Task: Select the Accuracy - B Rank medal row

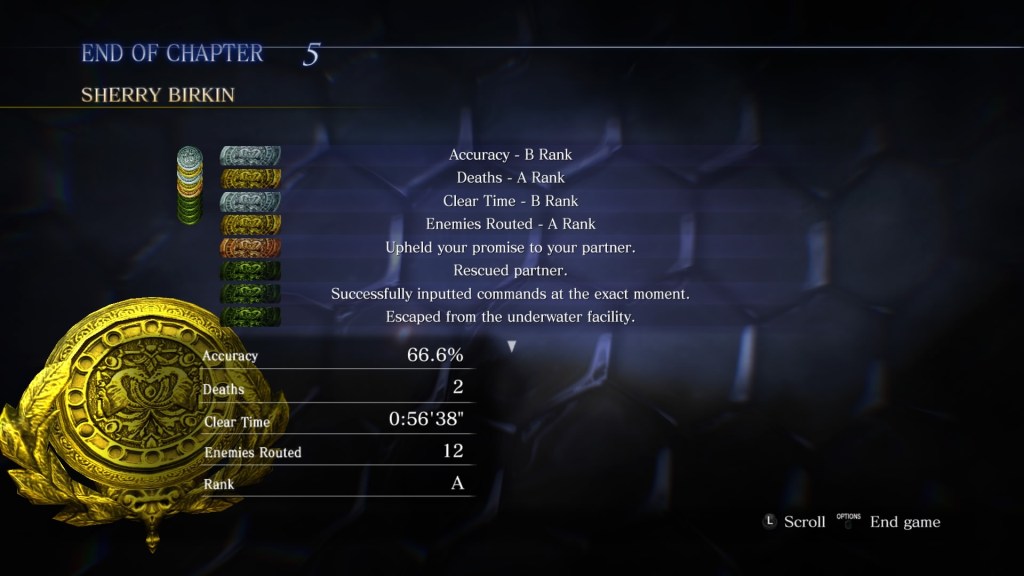Action: pyautogui.click(x=510, y=155)
